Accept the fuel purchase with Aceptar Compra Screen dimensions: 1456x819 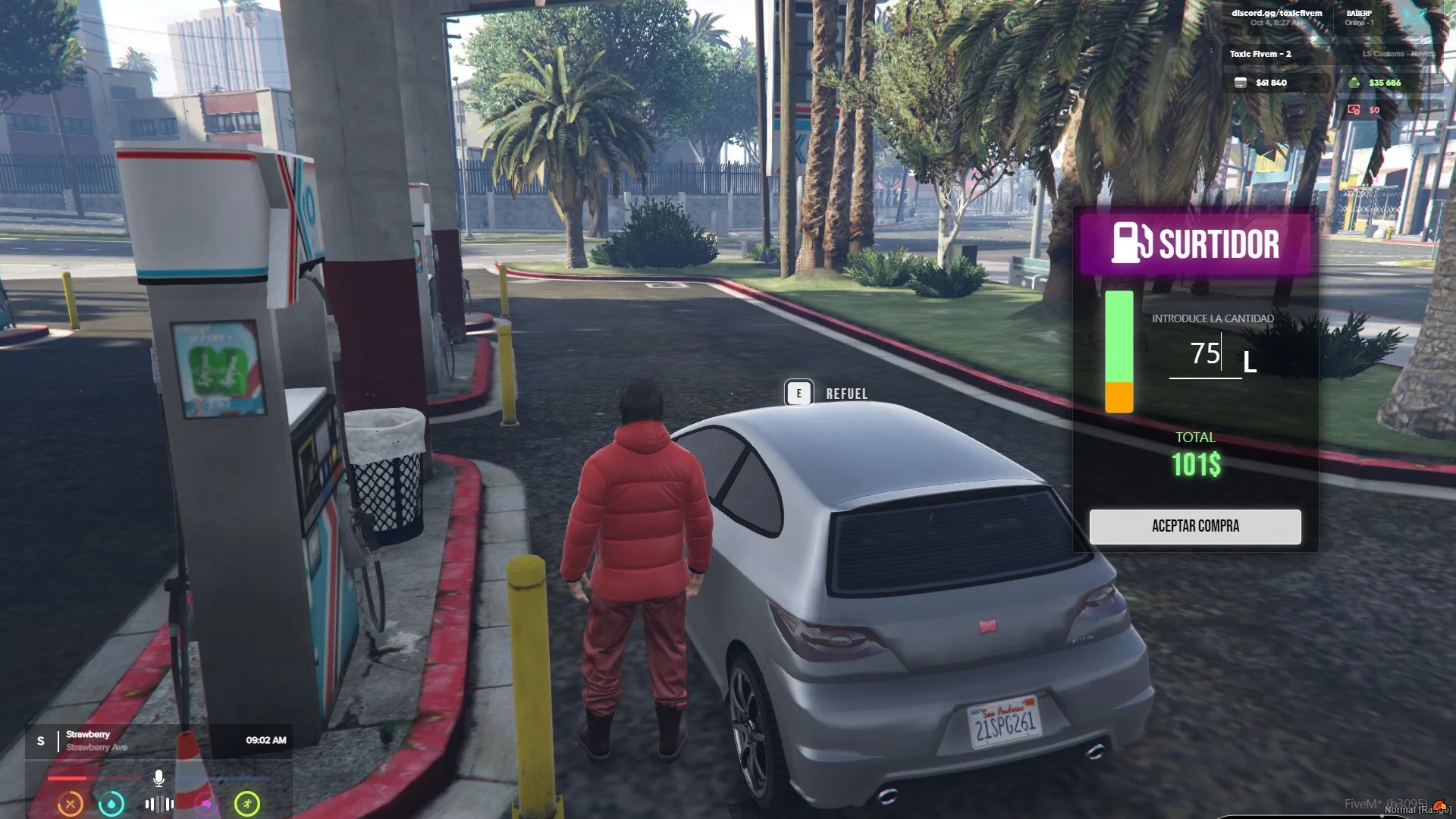1194,526
